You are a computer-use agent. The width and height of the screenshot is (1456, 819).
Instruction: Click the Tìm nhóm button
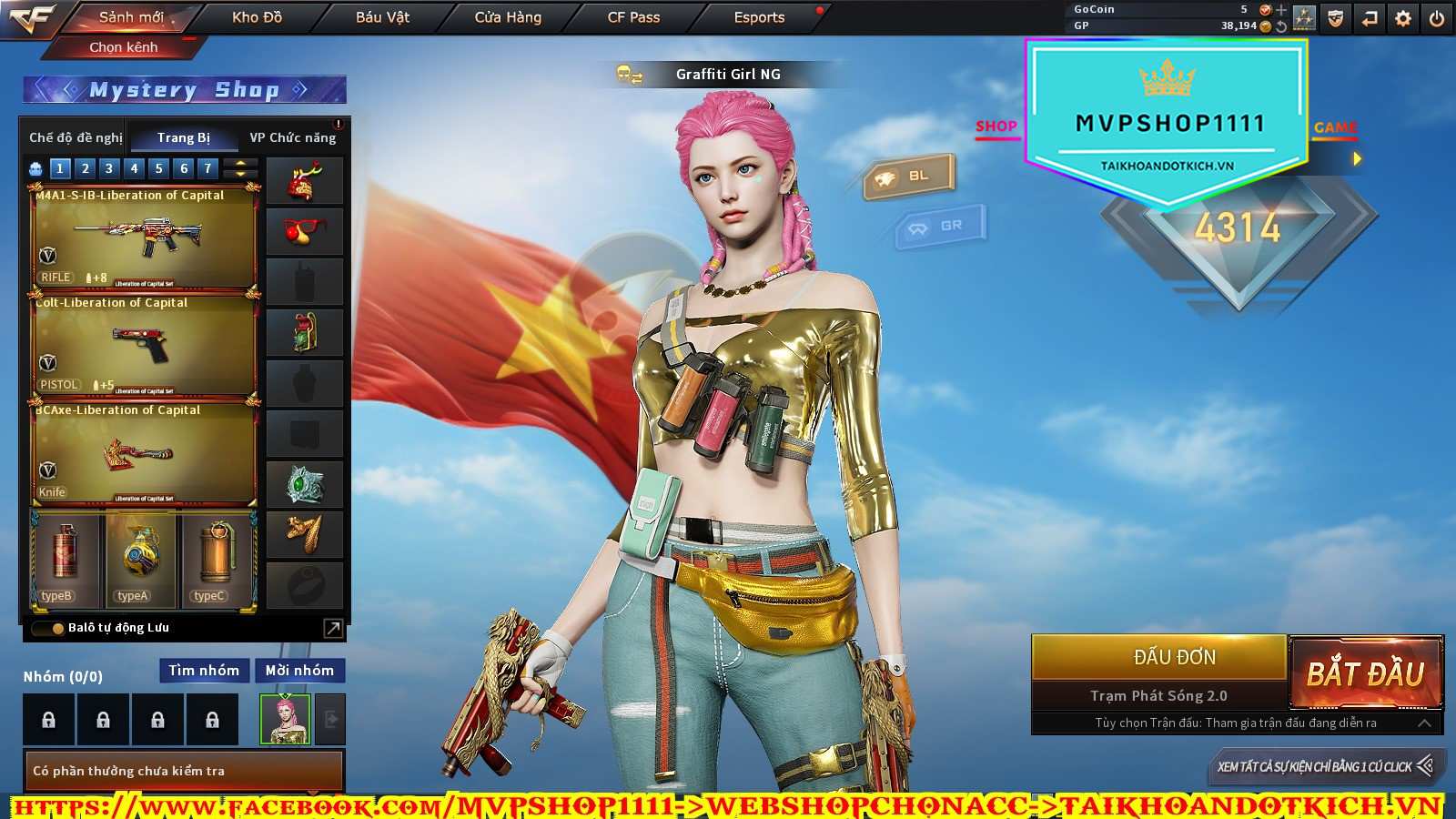click(204, 671)
